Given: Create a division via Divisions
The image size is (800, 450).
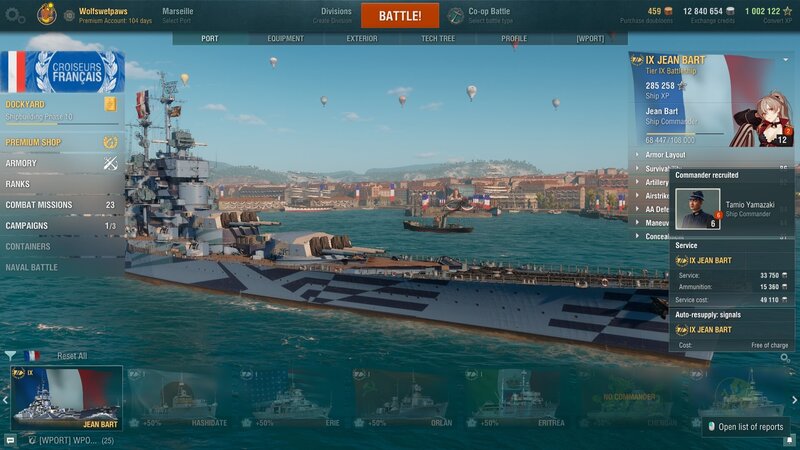Looking at the screenshot, I should (x=336, y=15).
